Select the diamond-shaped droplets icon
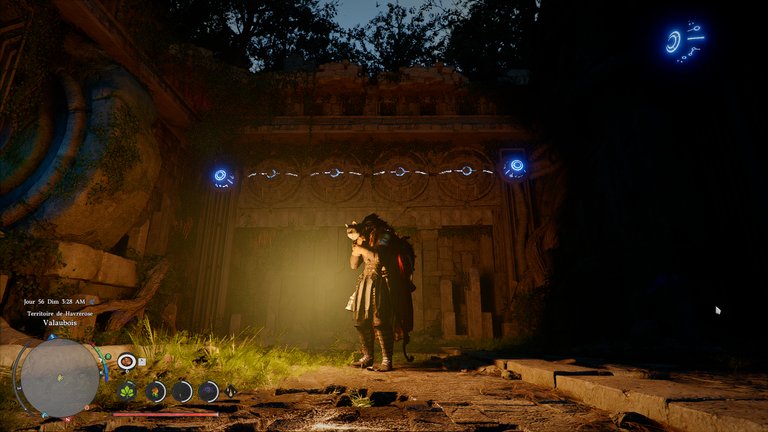 232,391
